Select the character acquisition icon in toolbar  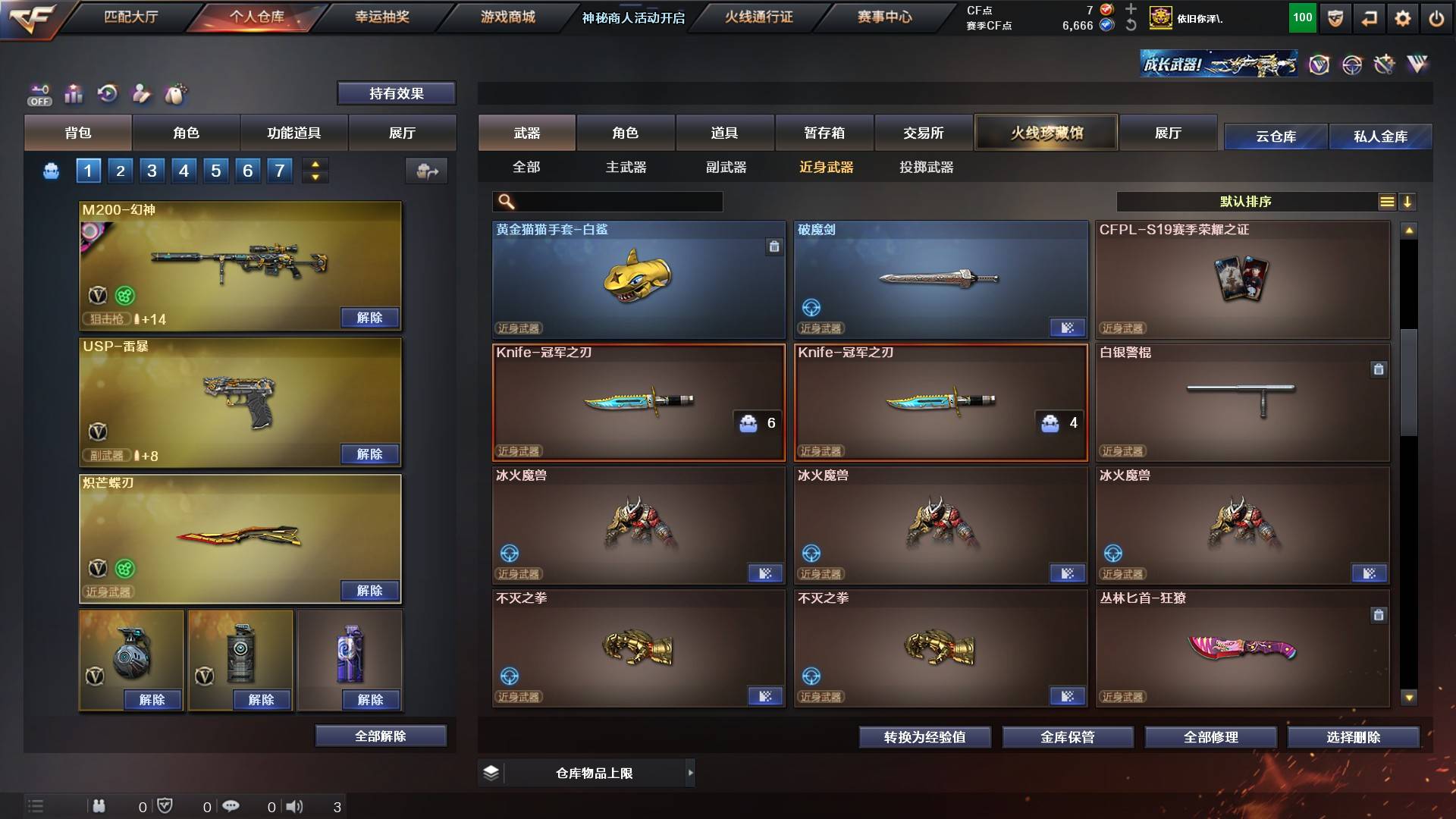tap(141, 94)
